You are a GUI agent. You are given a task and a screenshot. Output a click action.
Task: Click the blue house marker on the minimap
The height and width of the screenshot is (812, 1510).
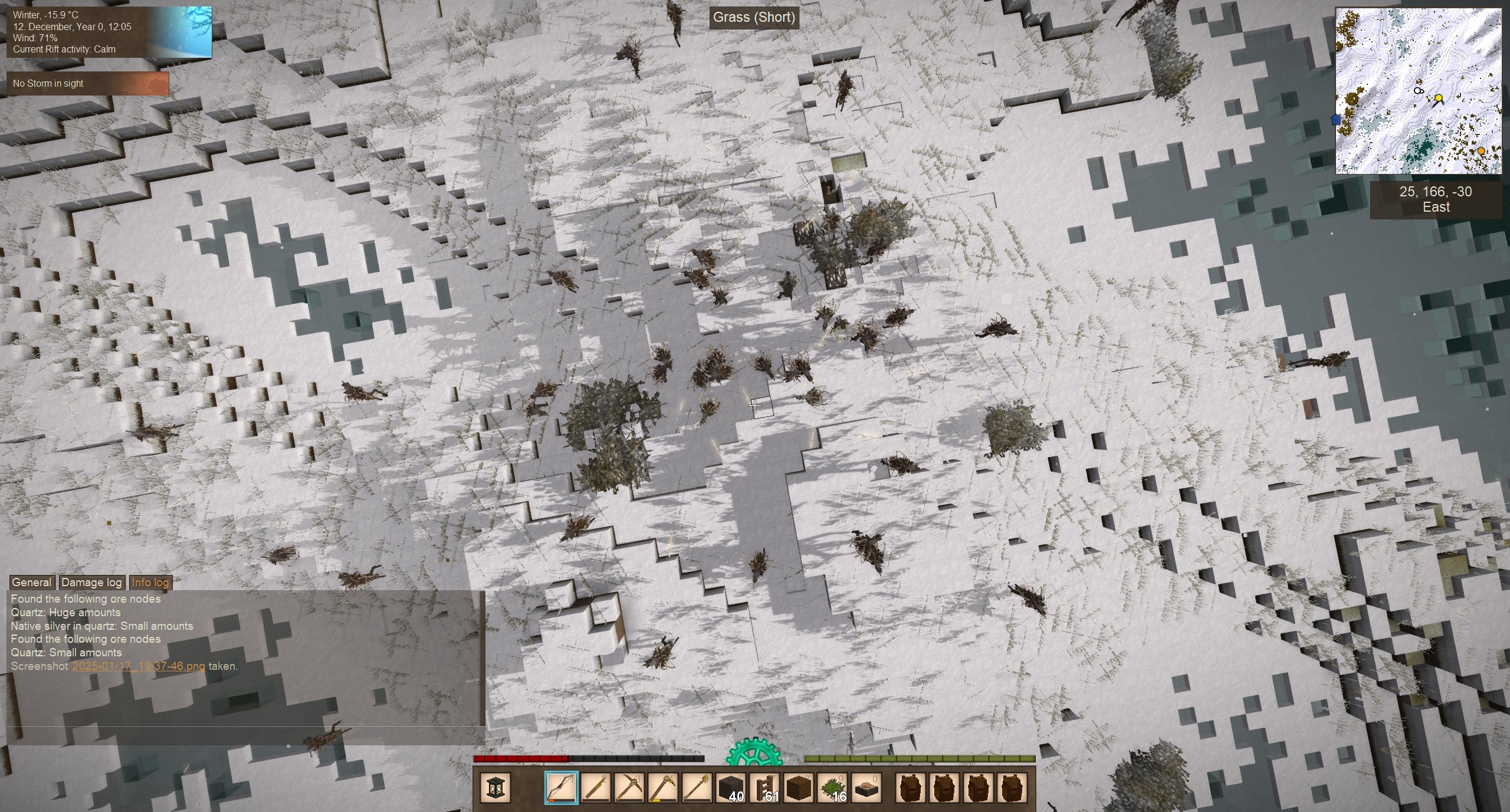(x=1336, y=120)
